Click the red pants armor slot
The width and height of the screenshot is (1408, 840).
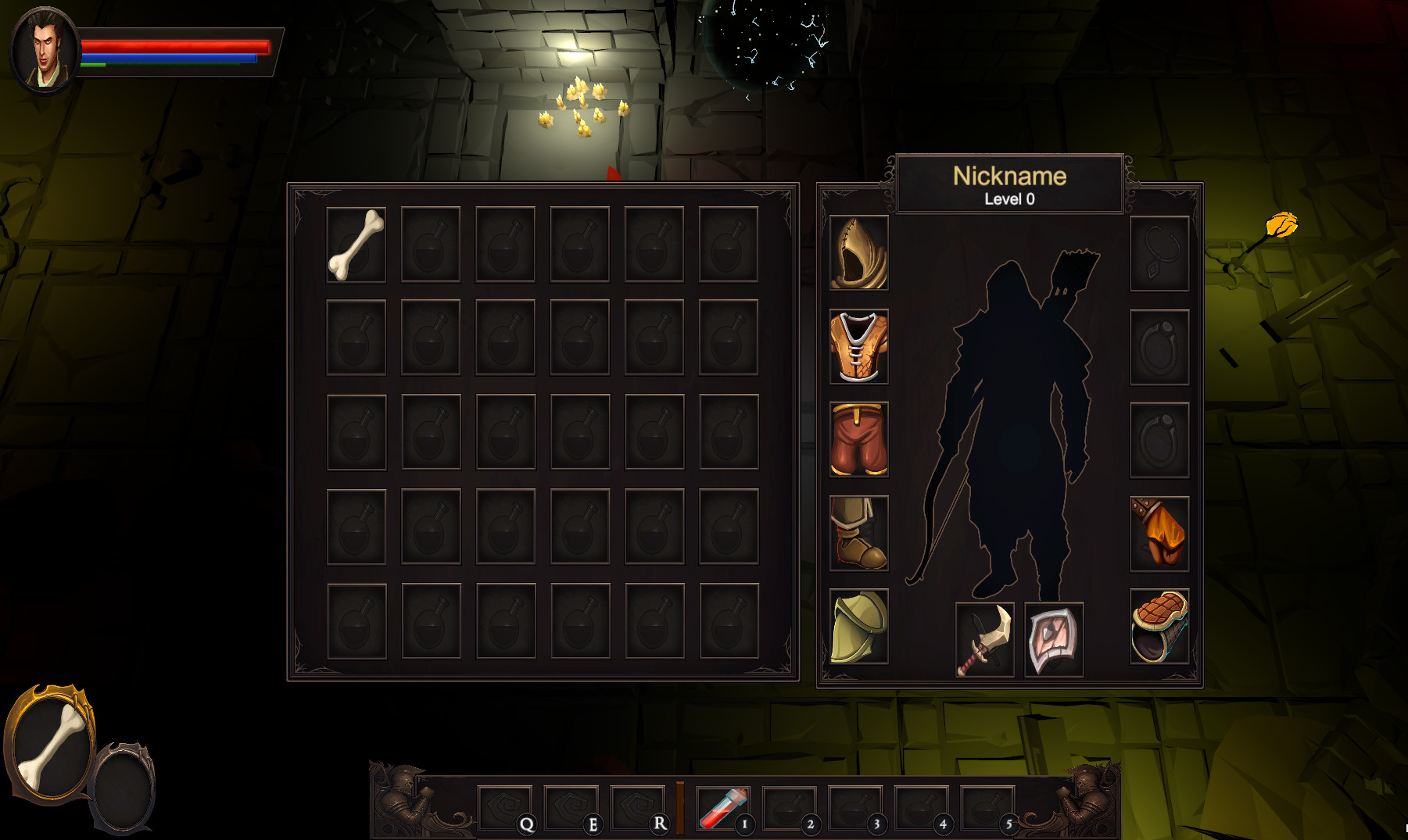pyautogui.click(x=858, y=439)
